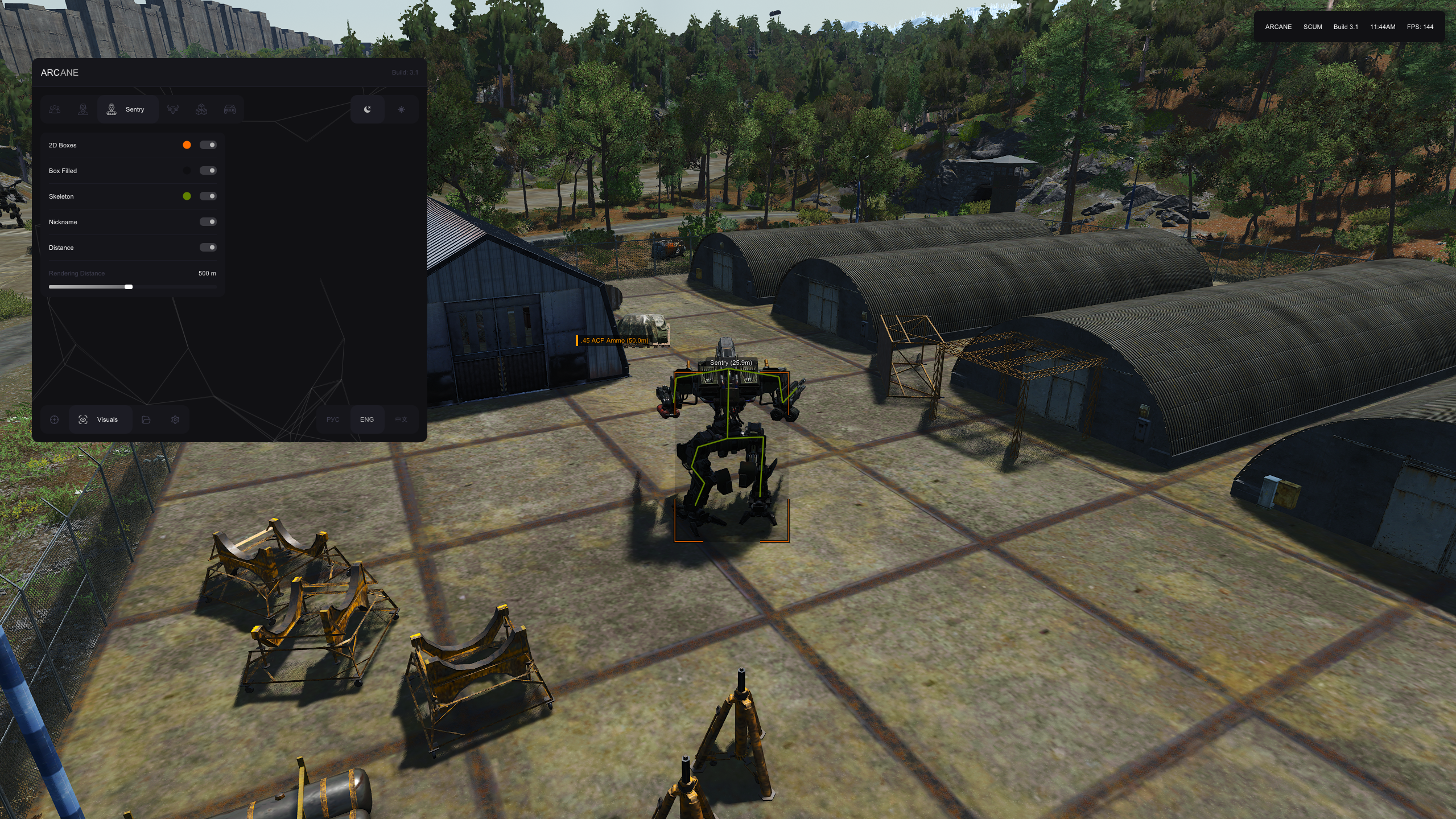Screen dimensions: 1456x819
Task: Switch to the single character face tab
Action: pos(83,109)
